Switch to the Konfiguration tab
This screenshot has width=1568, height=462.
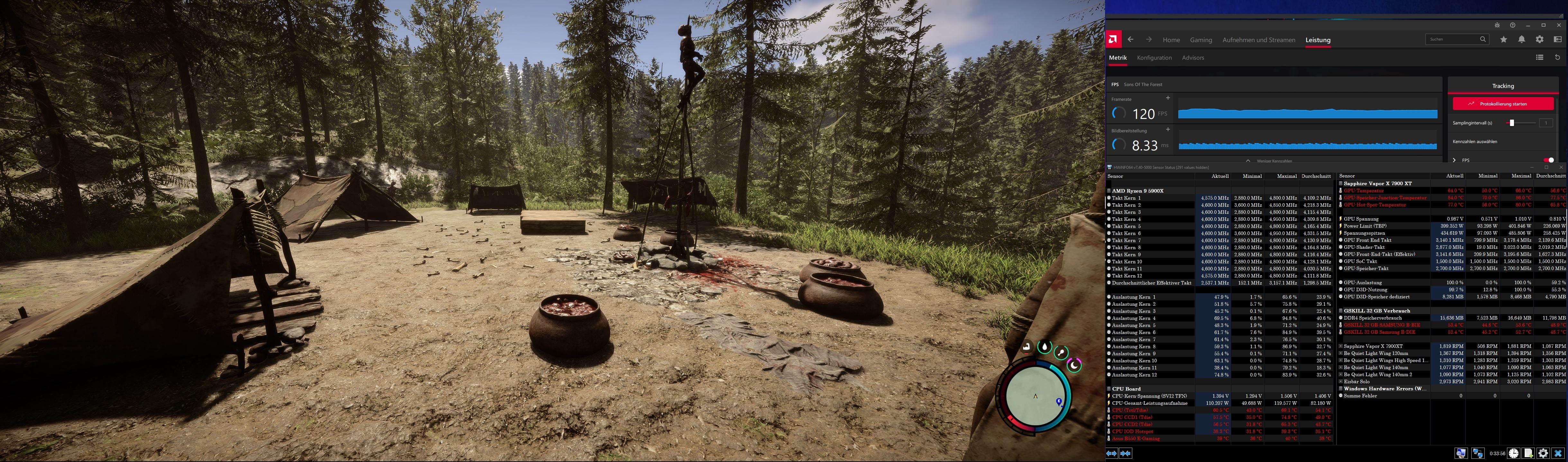point(1154,58)
